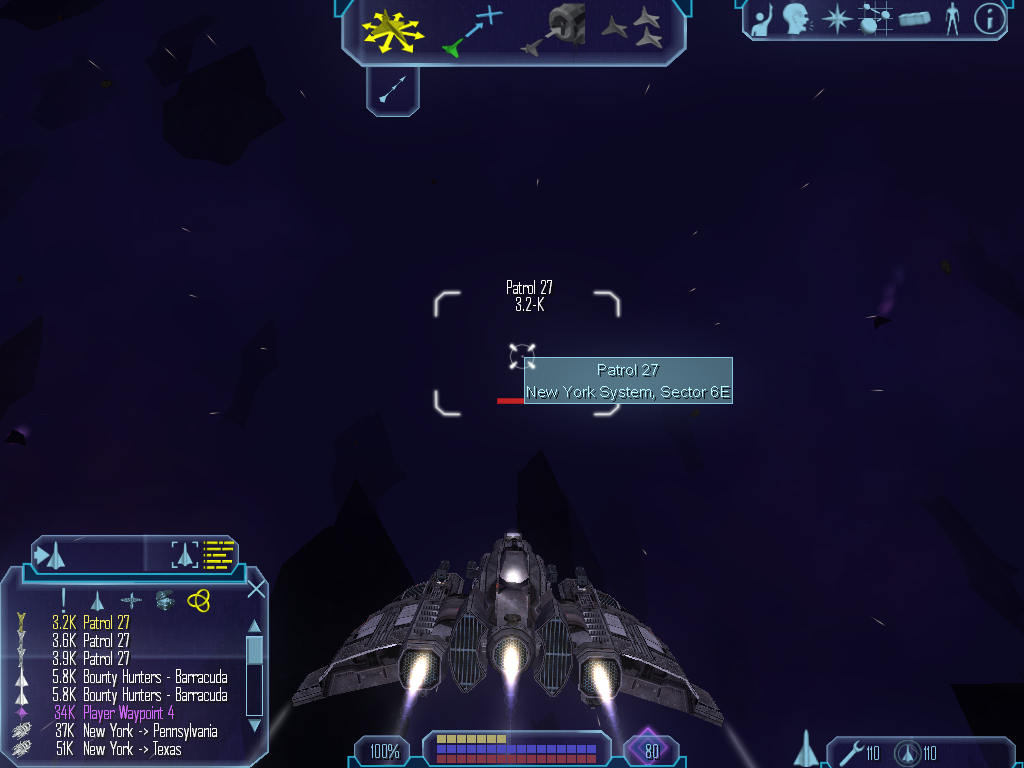
Task: Switch to the yellow rings contact filter
Action: click(x=198, y=600)
